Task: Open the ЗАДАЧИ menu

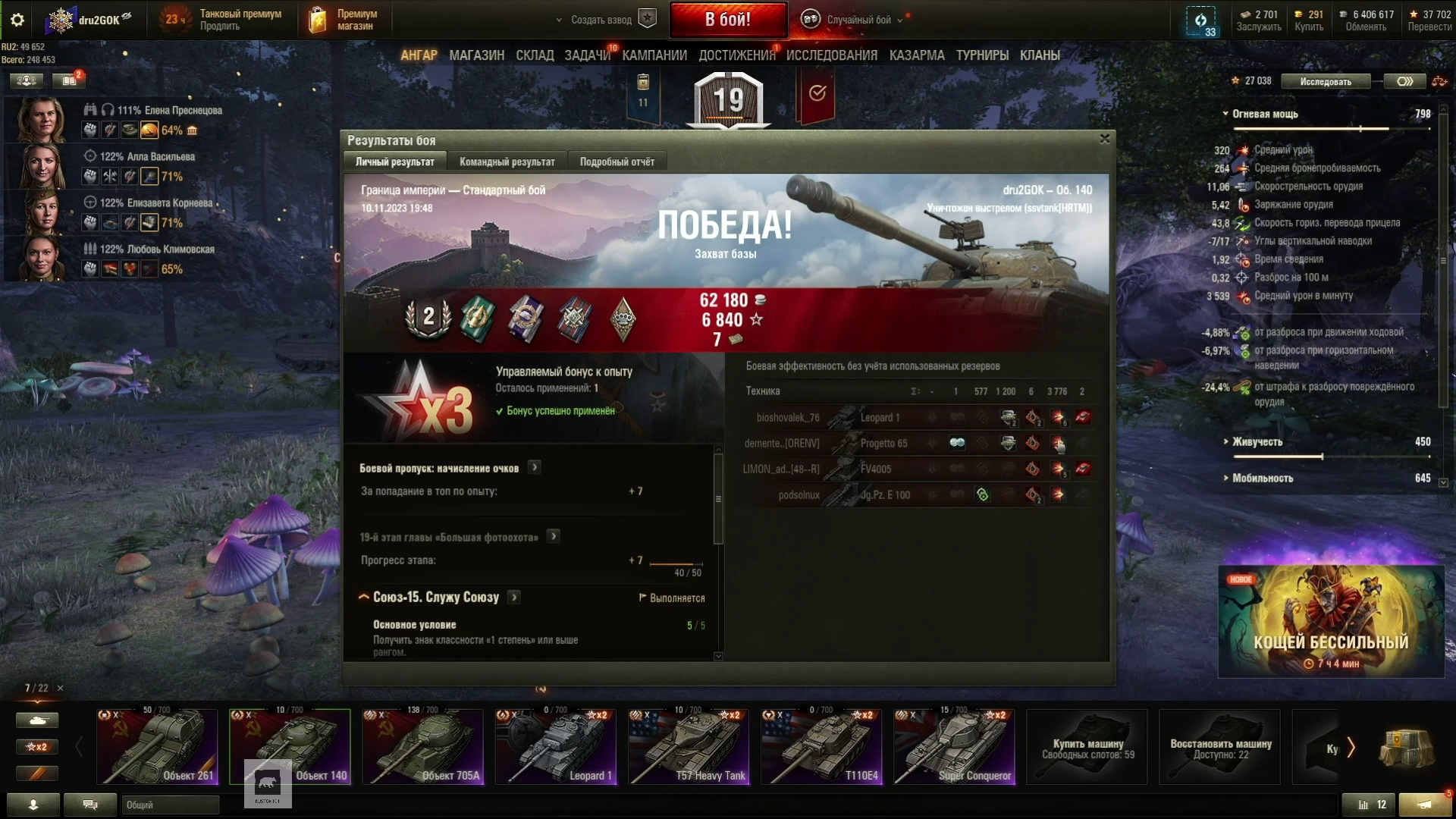Action: point(587,55)
